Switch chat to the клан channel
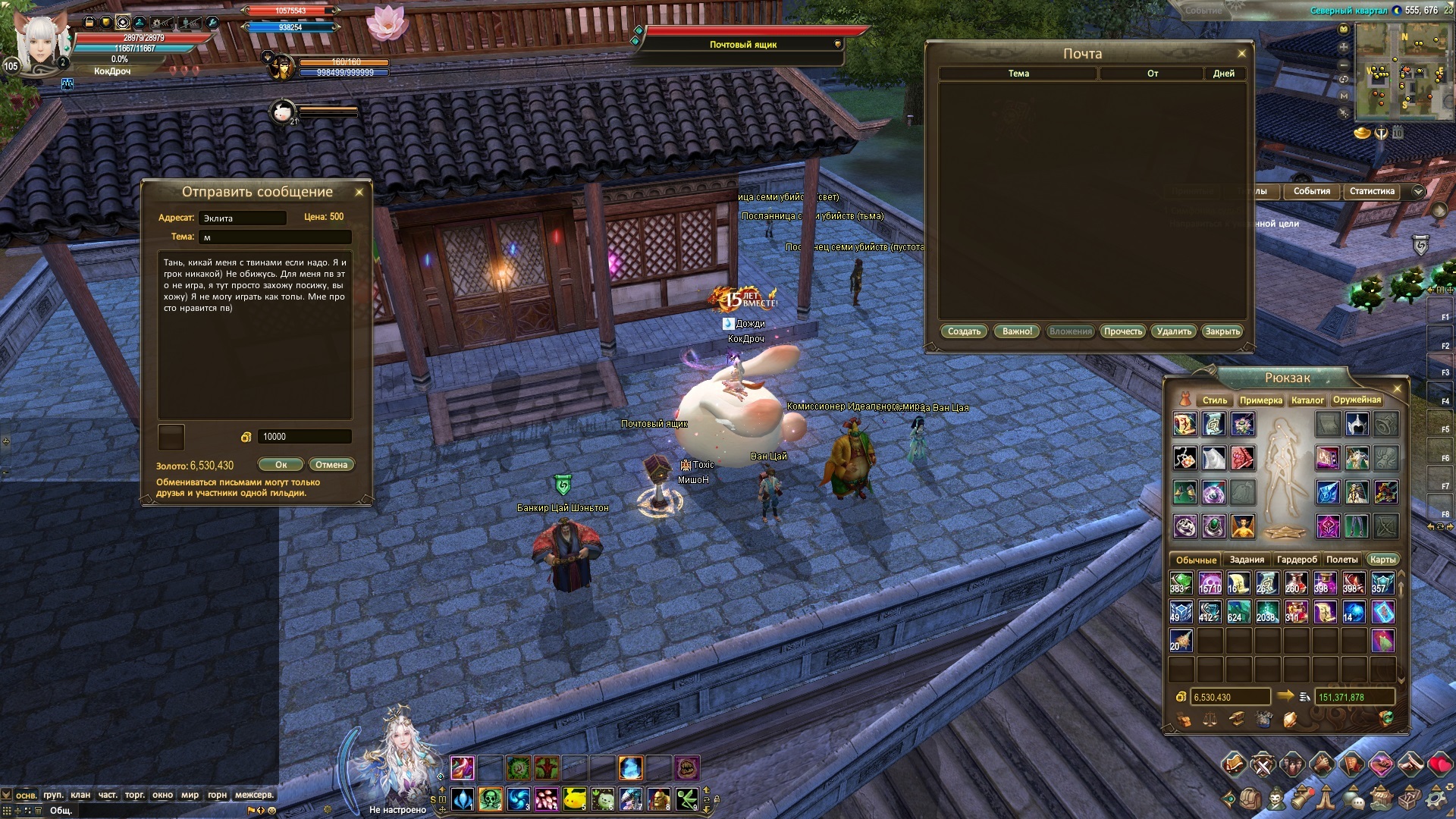Viewport: 1456px width, 819px height. click(x=80, y=795)
